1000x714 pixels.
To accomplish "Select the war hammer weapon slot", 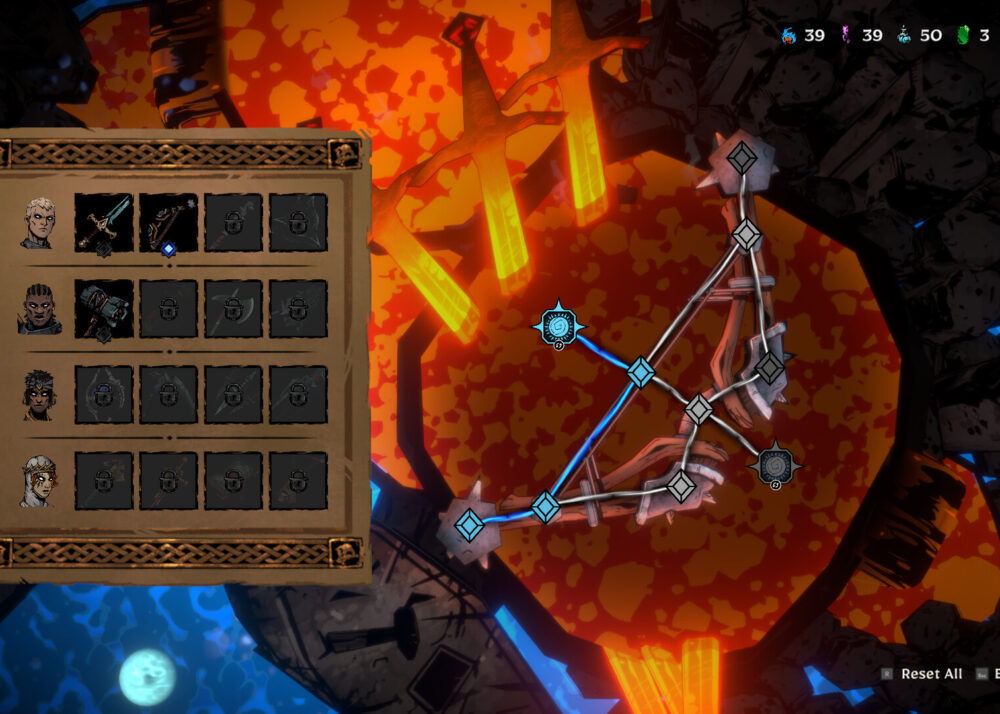I will click(x=104, y=309).
